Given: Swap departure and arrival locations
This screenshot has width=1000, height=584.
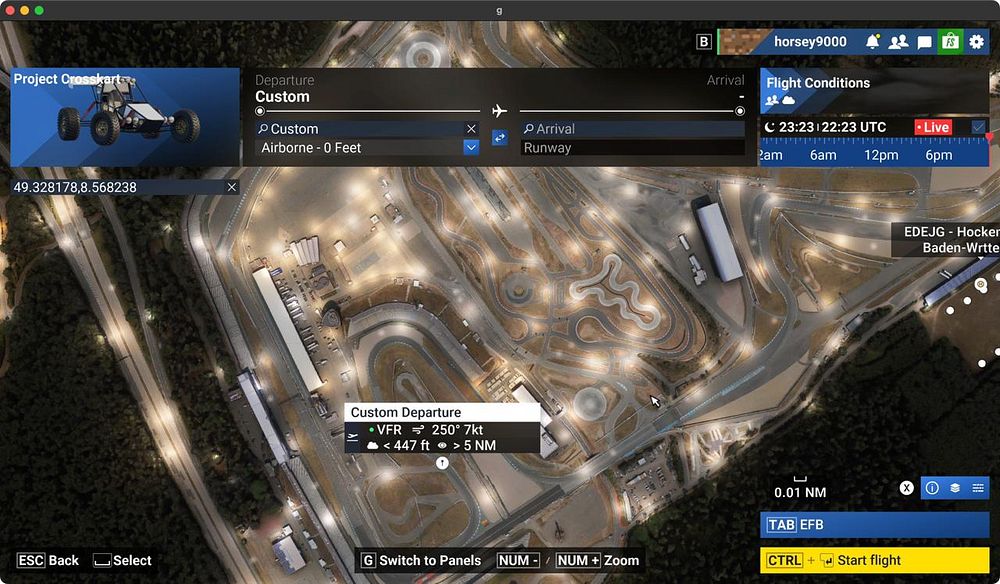Looking at the screenshot, I should pos(500,138).
